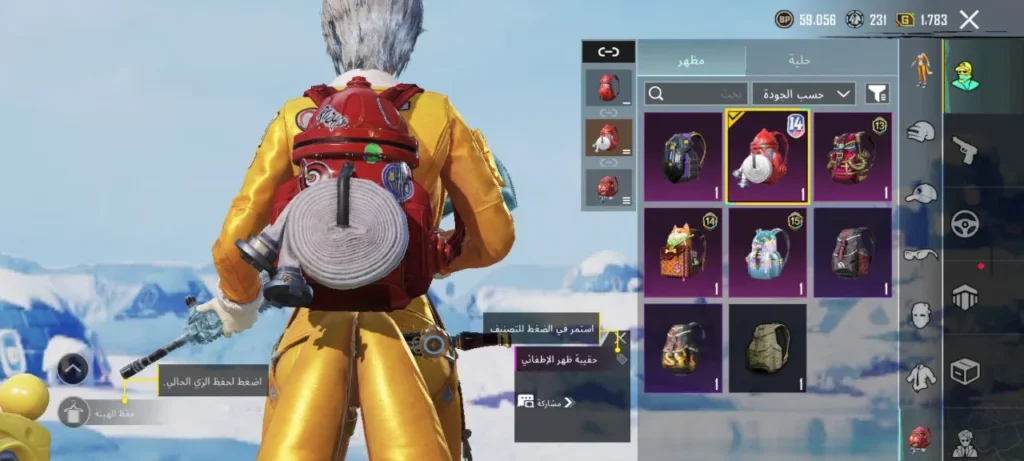Select the cap headwear category
The image size is (1024, 461).
point(921,194)
